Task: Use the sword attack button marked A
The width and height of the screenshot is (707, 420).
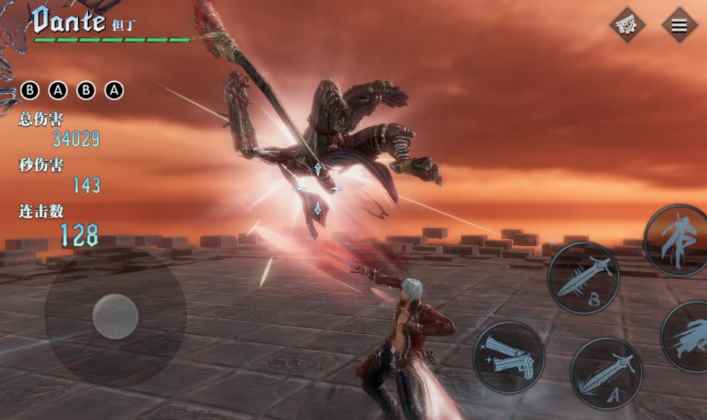Action: [x=606, y=372]
